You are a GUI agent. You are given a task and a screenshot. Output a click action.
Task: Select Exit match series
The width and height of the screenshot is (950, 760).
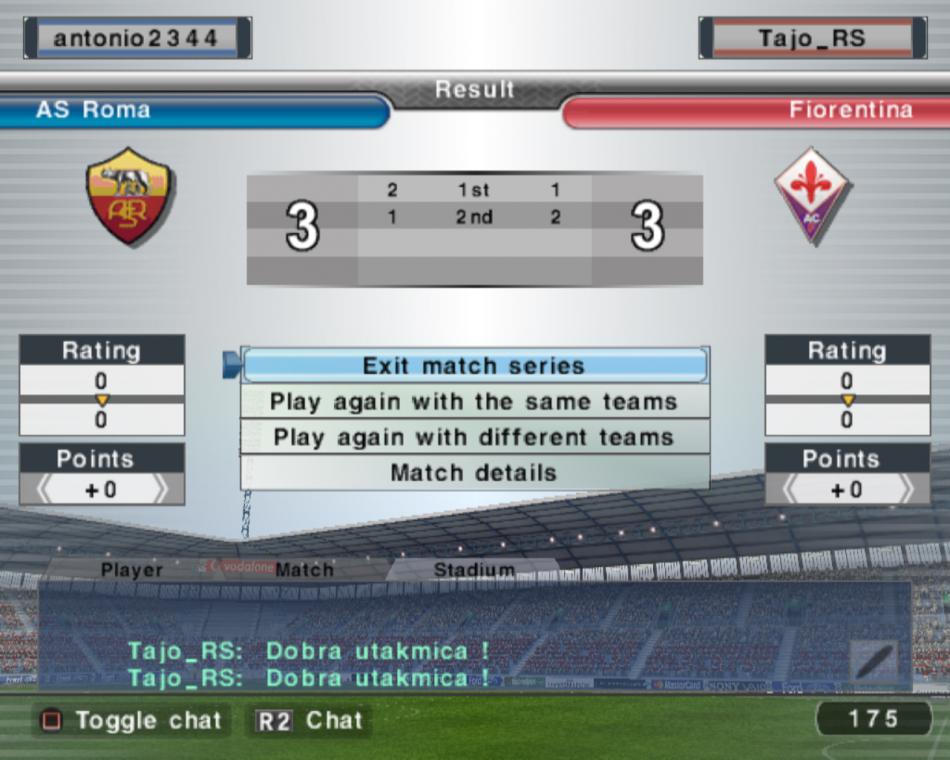[x=474, y=366]
